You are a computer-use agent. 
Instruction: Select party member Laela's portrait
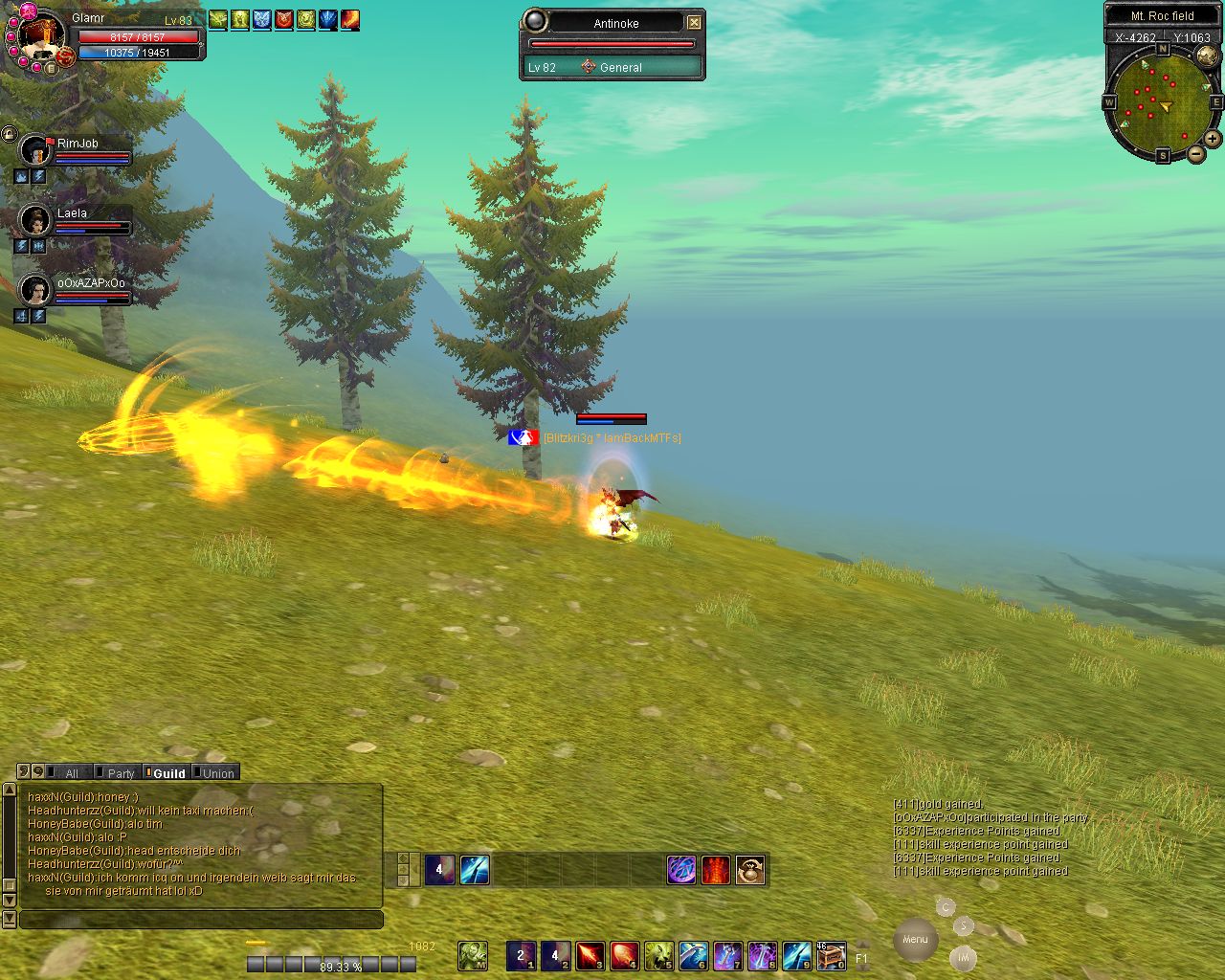[35, 221]
